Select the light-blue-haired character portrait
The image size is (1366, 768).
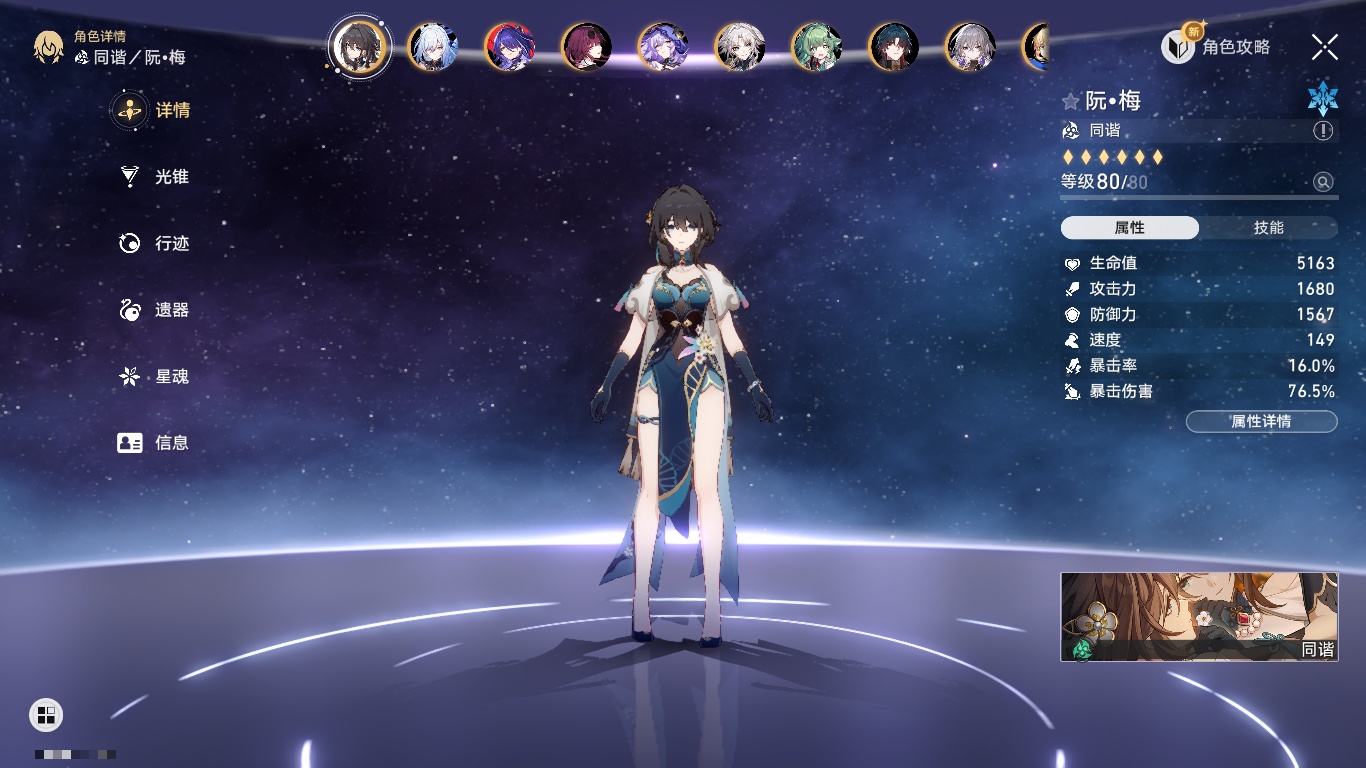(x=433, y=47)
